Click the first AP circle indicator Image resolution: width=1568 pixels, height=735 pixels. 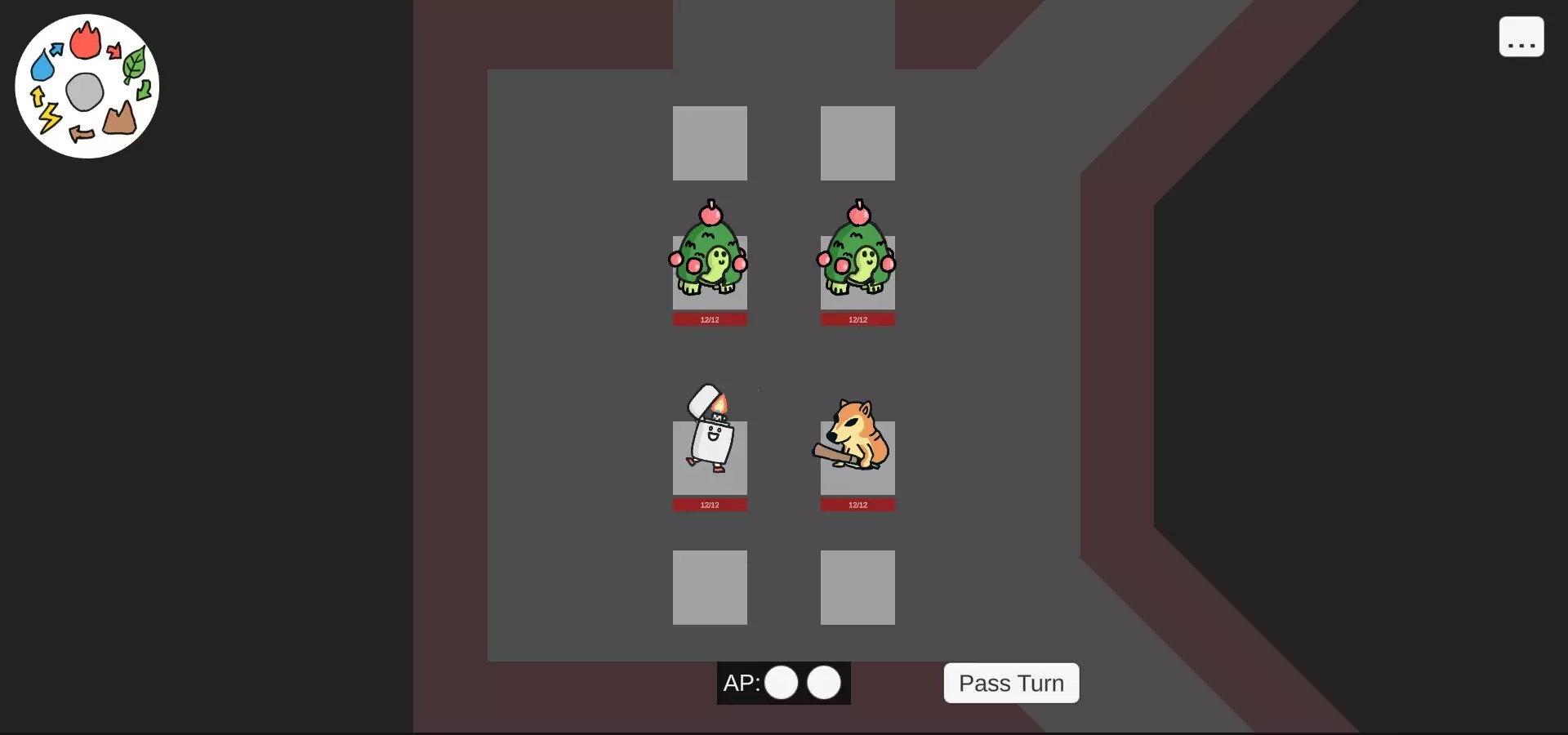point(782,684)
